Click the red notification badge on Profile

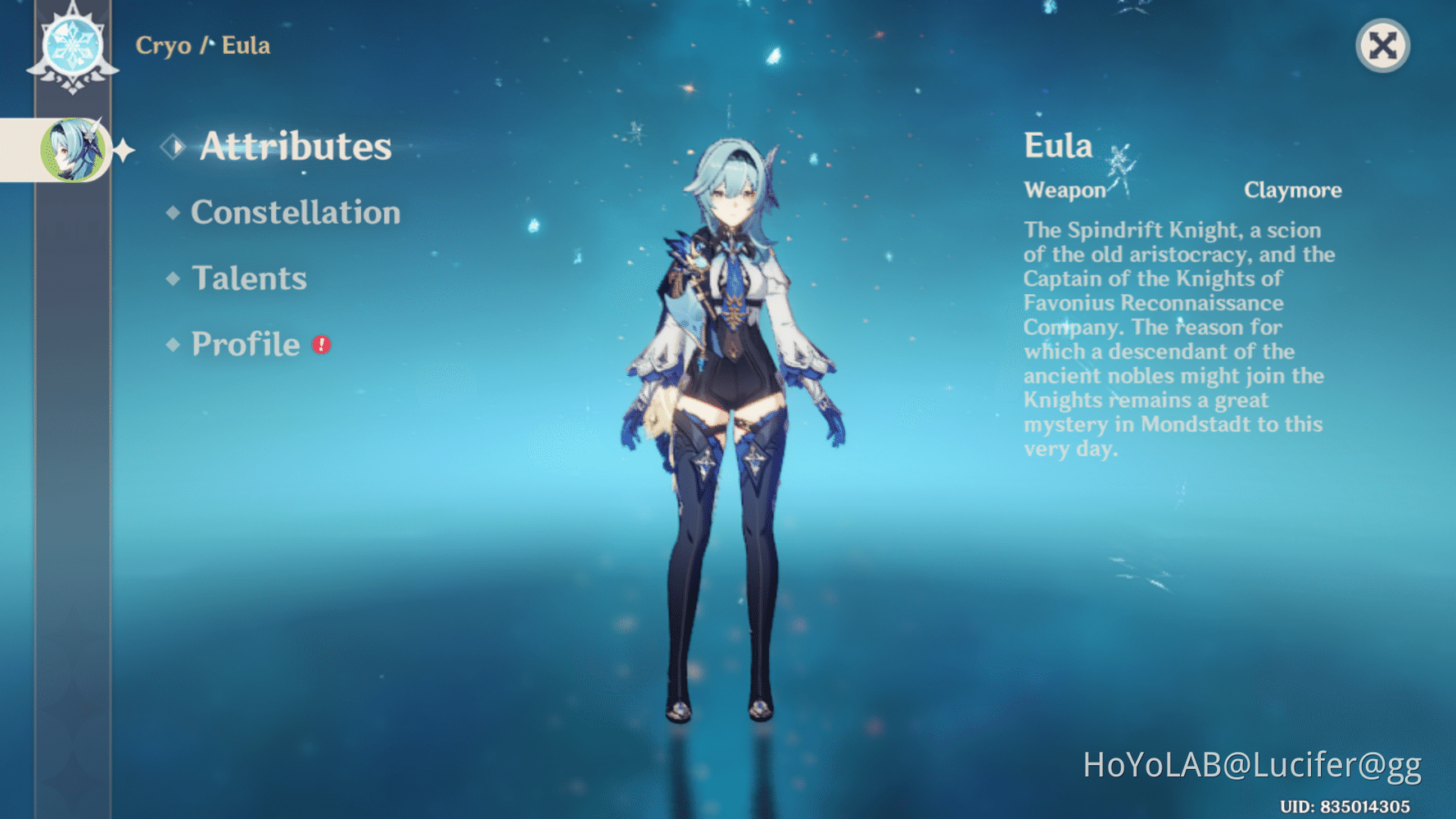coord(319,346)
